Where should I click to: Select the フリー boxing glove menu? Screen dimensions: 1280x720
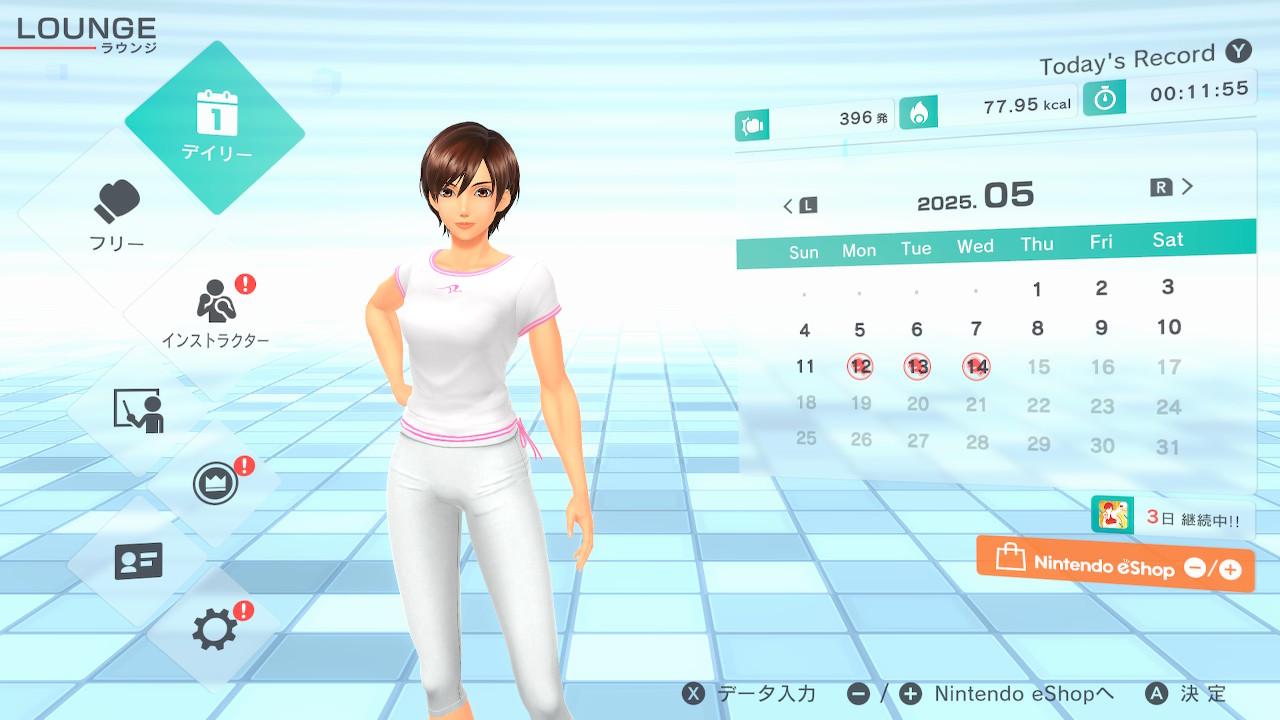click(118, 215)
